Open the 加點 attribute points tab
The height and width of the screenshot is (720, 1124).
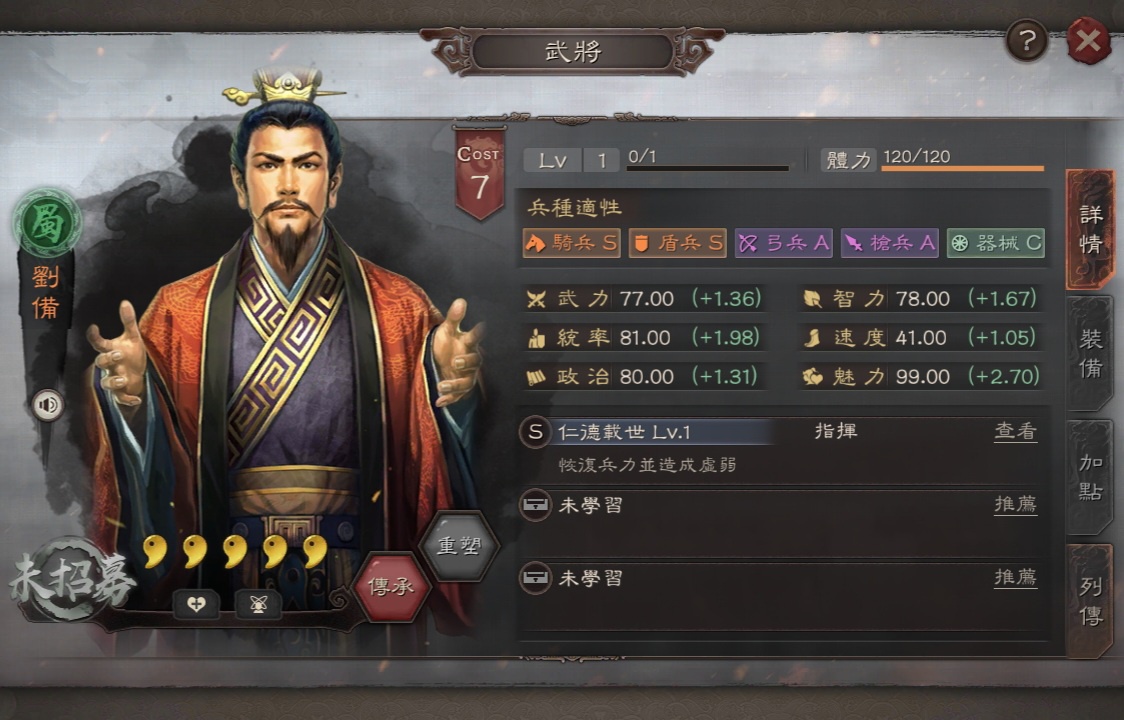click(x=1090, y=477)
